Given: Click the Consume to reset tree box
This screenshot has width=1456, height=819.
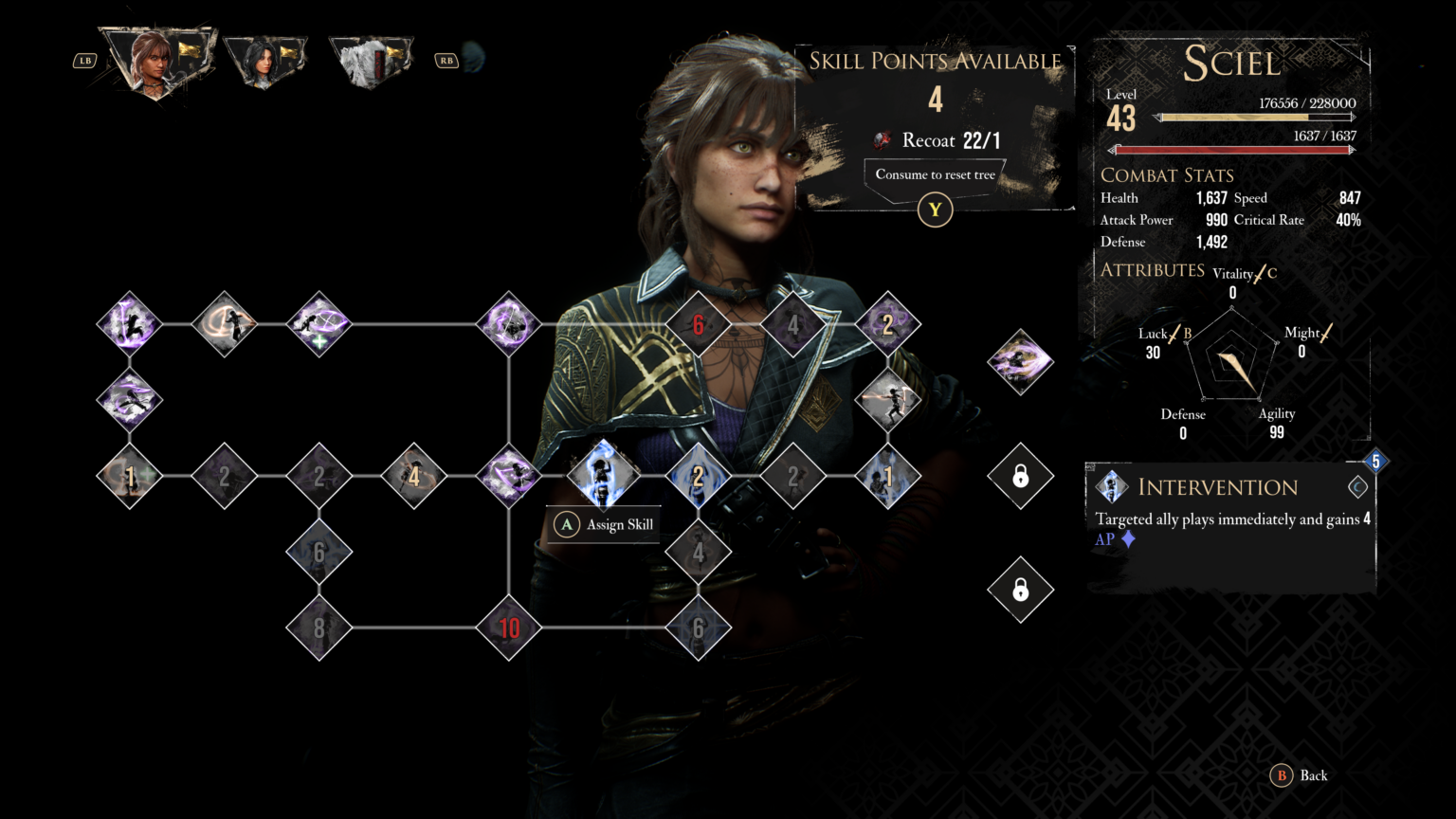Looking at the screenshot, I should coord(935,175).
